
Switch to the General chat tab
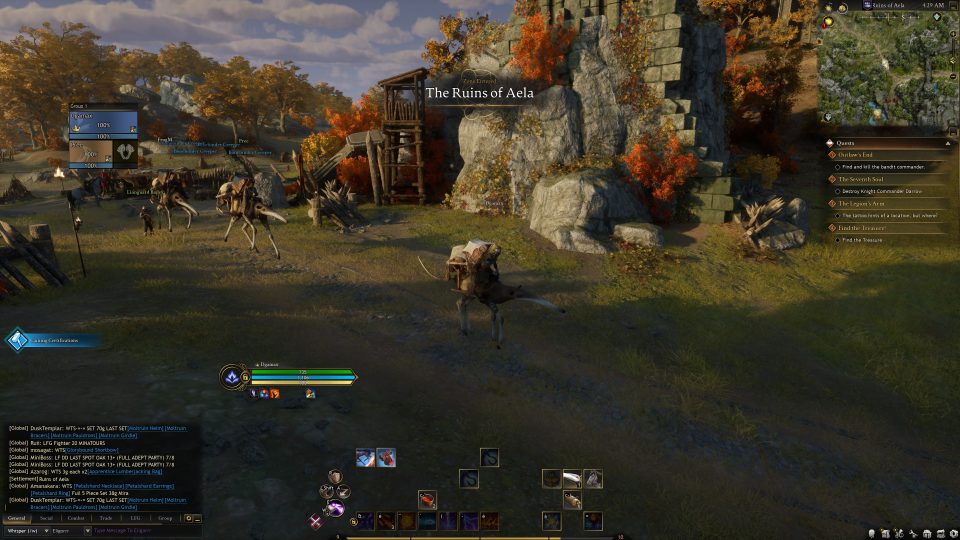[x=16, y=518]
